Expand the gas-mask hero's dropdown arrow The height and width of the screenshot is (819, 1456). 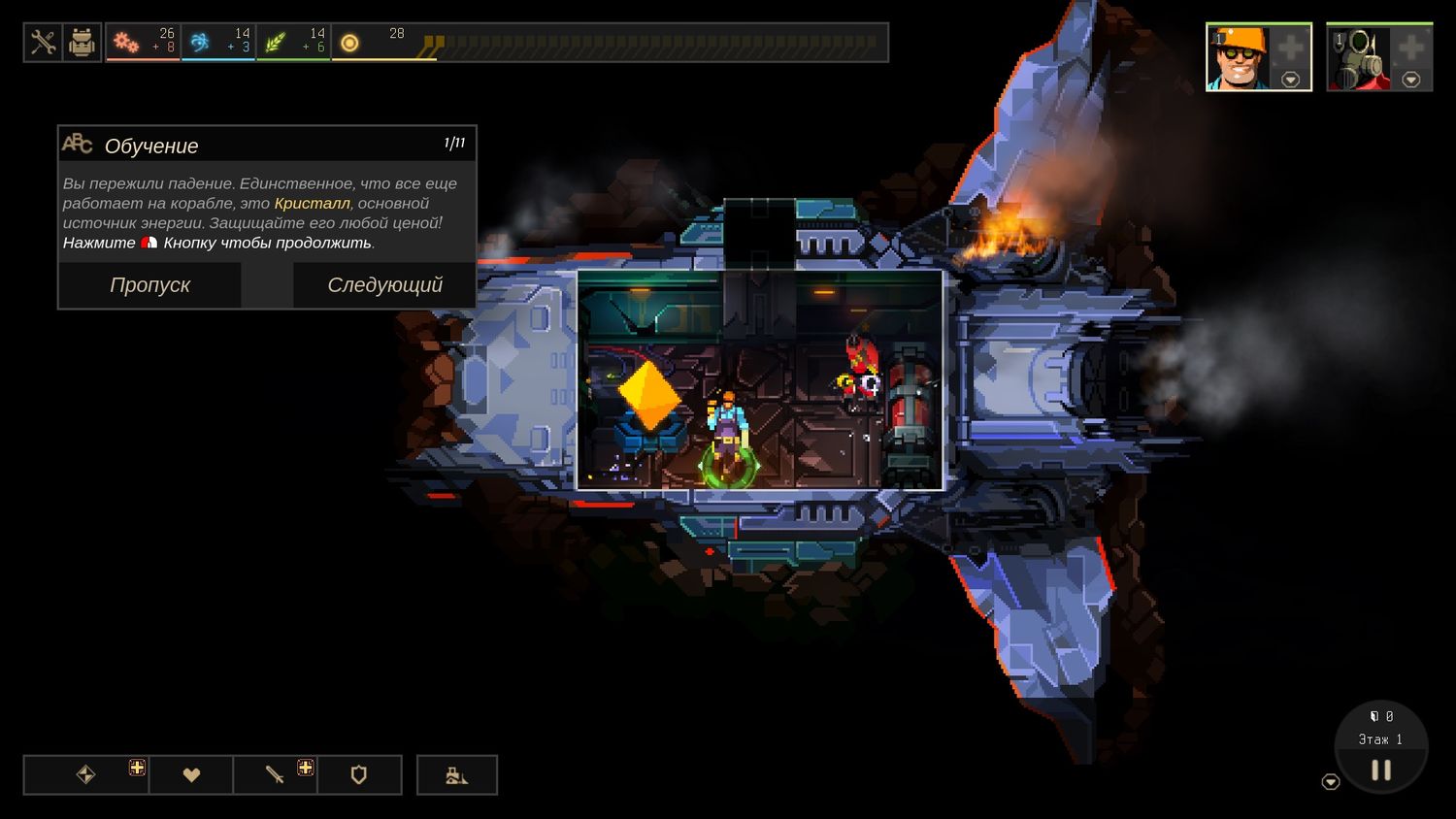click(1411, 80)
